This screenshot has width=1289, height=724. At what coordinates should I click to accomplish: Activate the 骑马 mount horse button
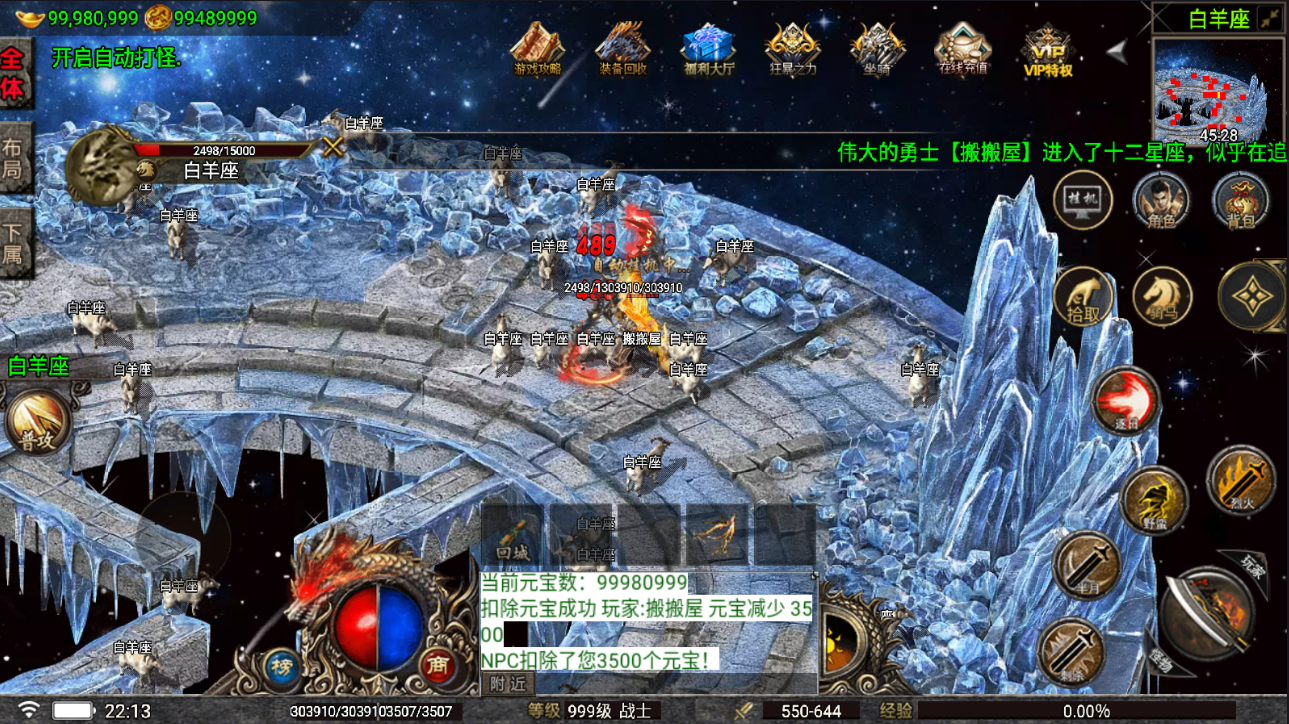pyautogui.click(x=1161, y=296)
